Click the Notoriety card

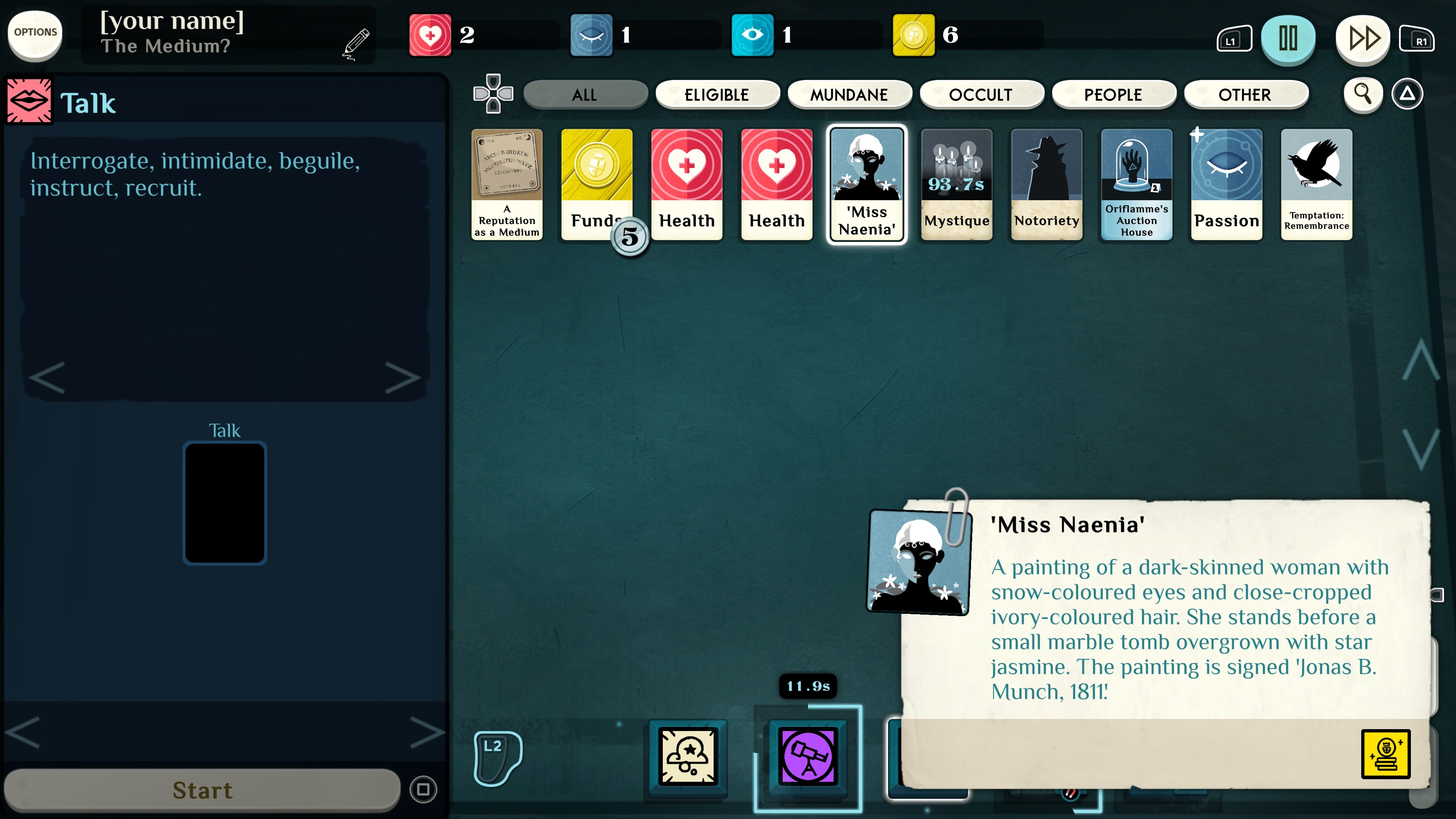(x=1045, y=184)
